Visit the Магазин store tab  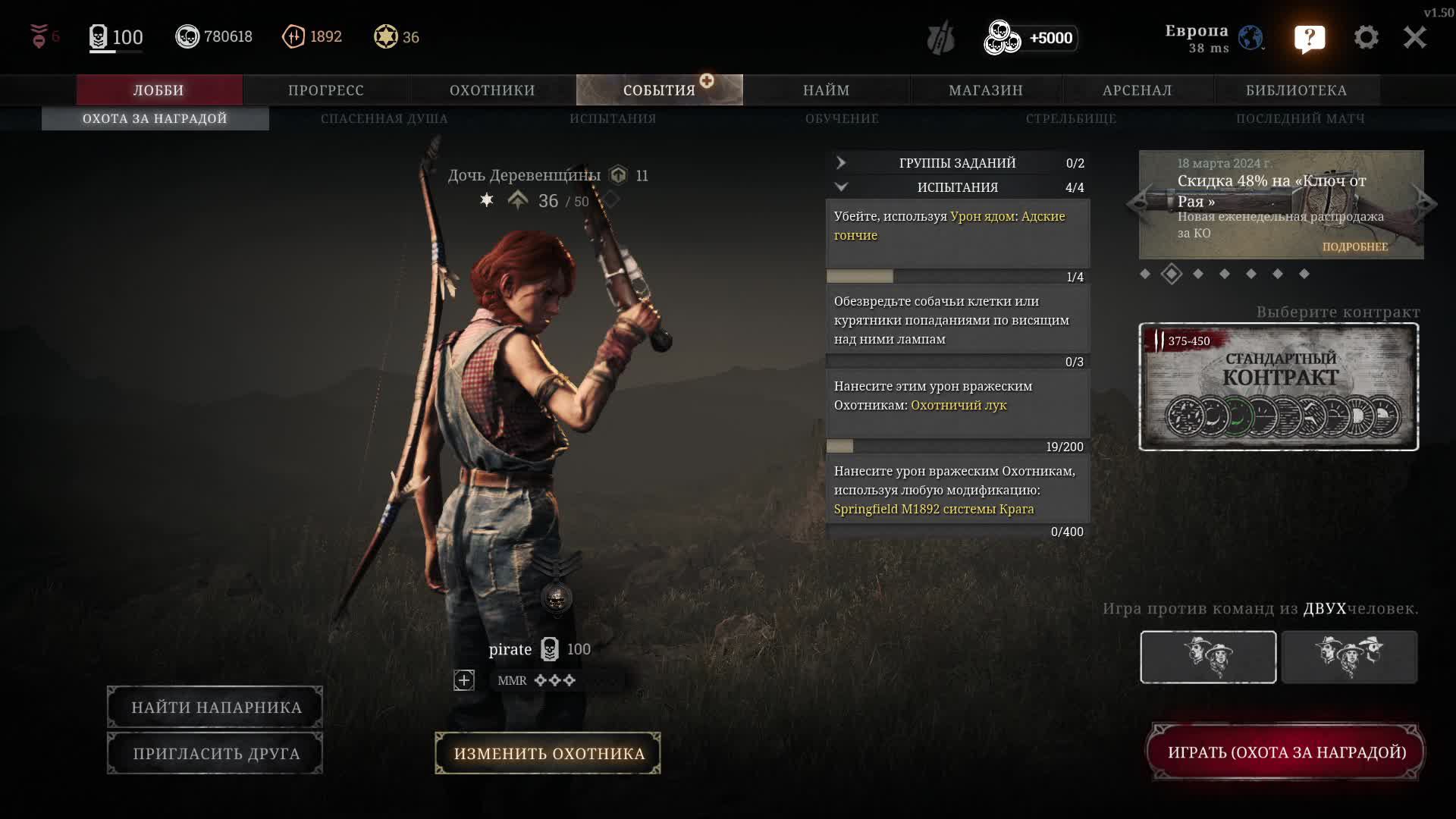pos(986,90)
